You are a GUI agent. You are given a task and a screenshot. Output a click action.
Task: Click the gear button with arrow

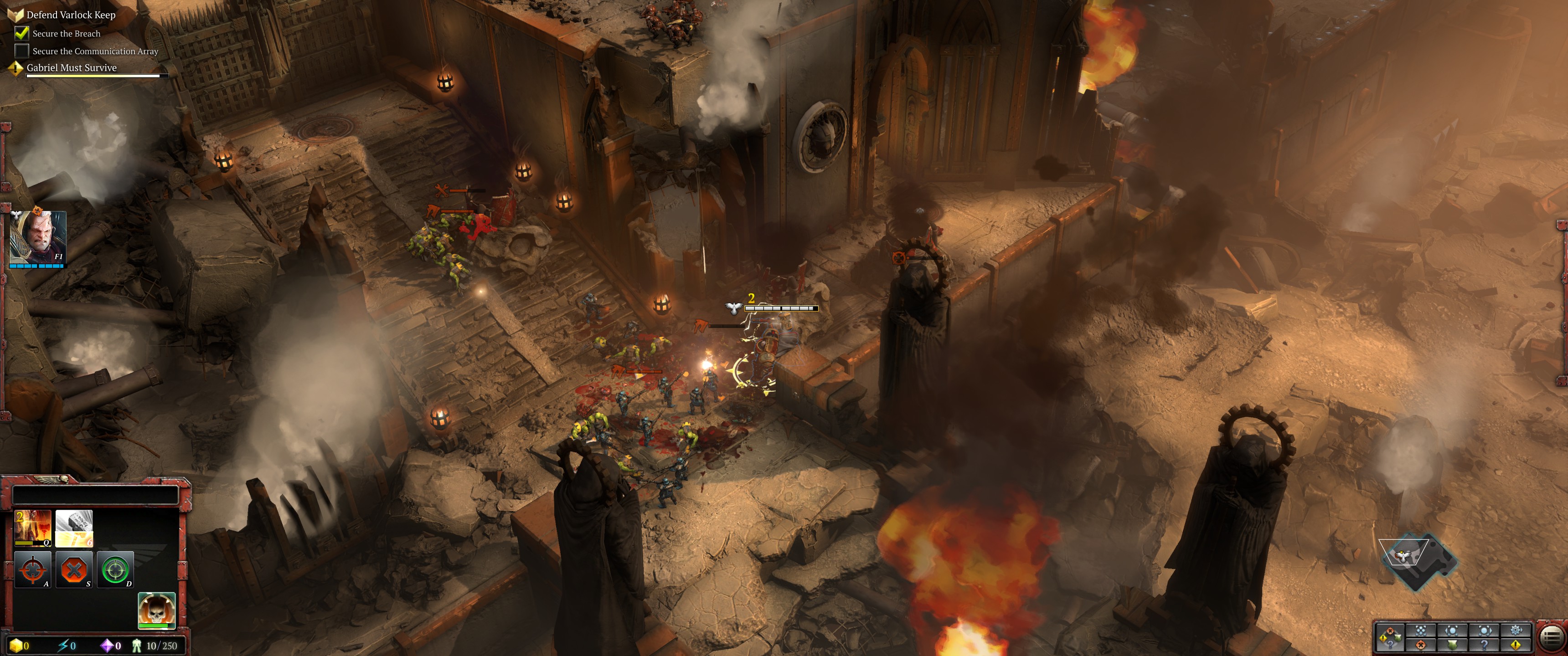pos(1516,630)
